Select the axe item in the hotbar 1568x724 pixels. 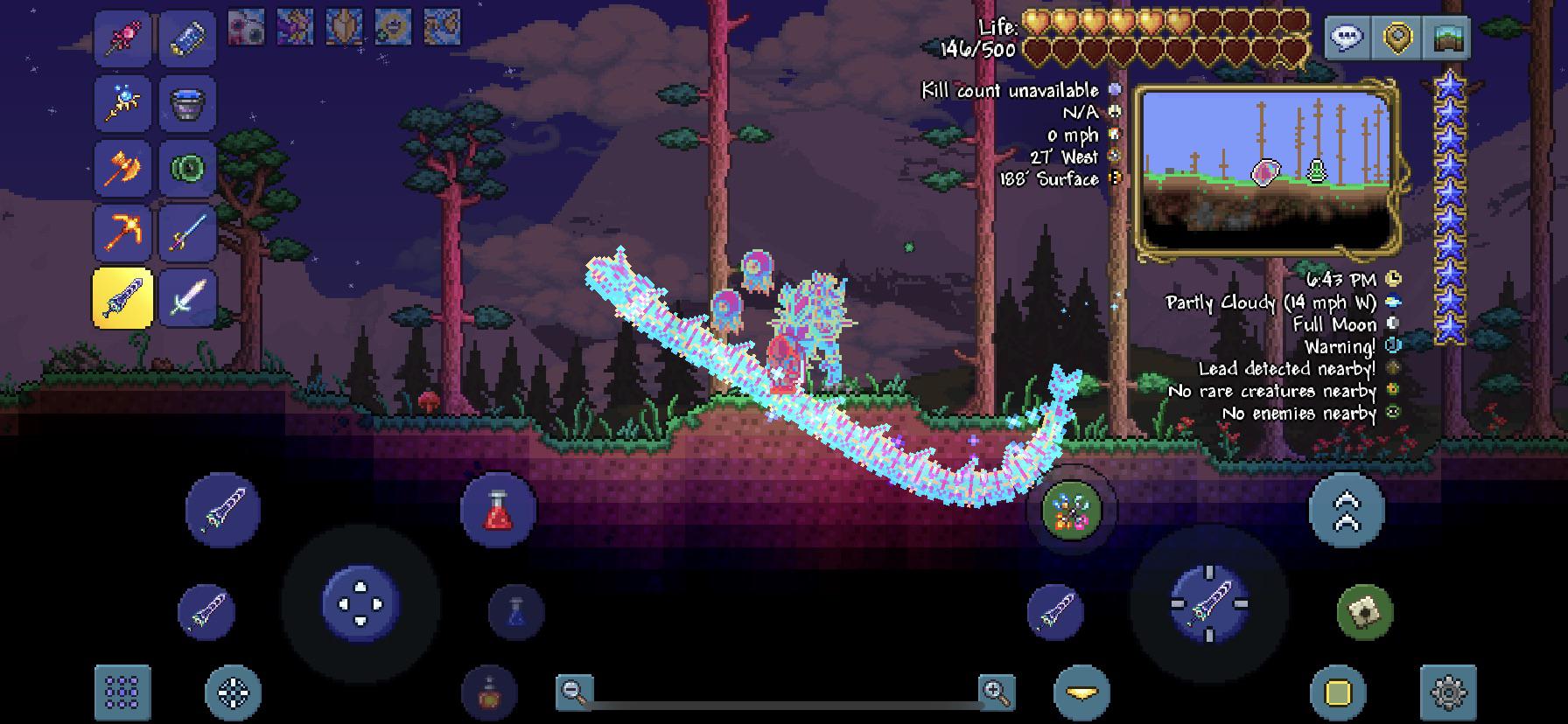pos(122,169)
